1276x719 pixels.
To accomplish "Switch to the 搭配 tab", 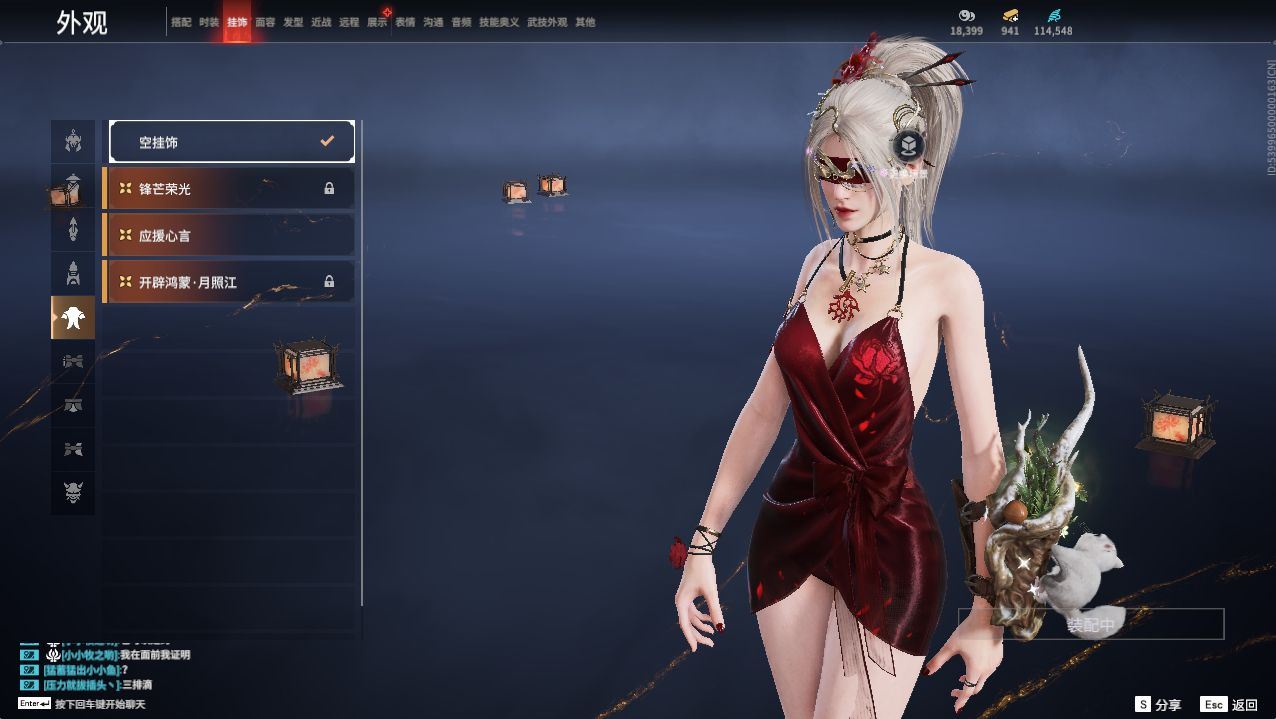I will click(181, 22).
